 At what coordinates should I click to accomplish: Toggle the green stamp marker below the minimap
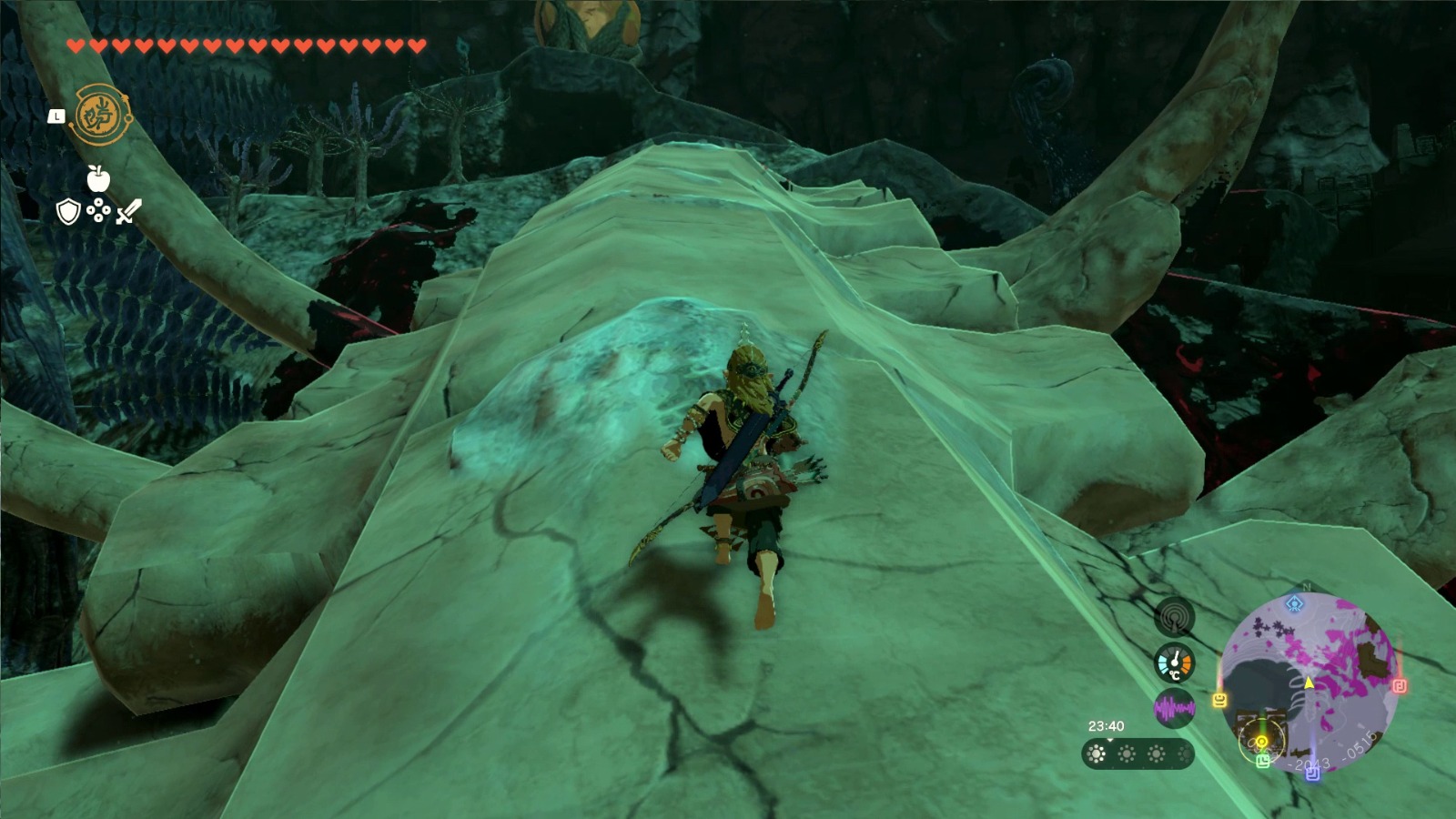tap(1262, 762)
